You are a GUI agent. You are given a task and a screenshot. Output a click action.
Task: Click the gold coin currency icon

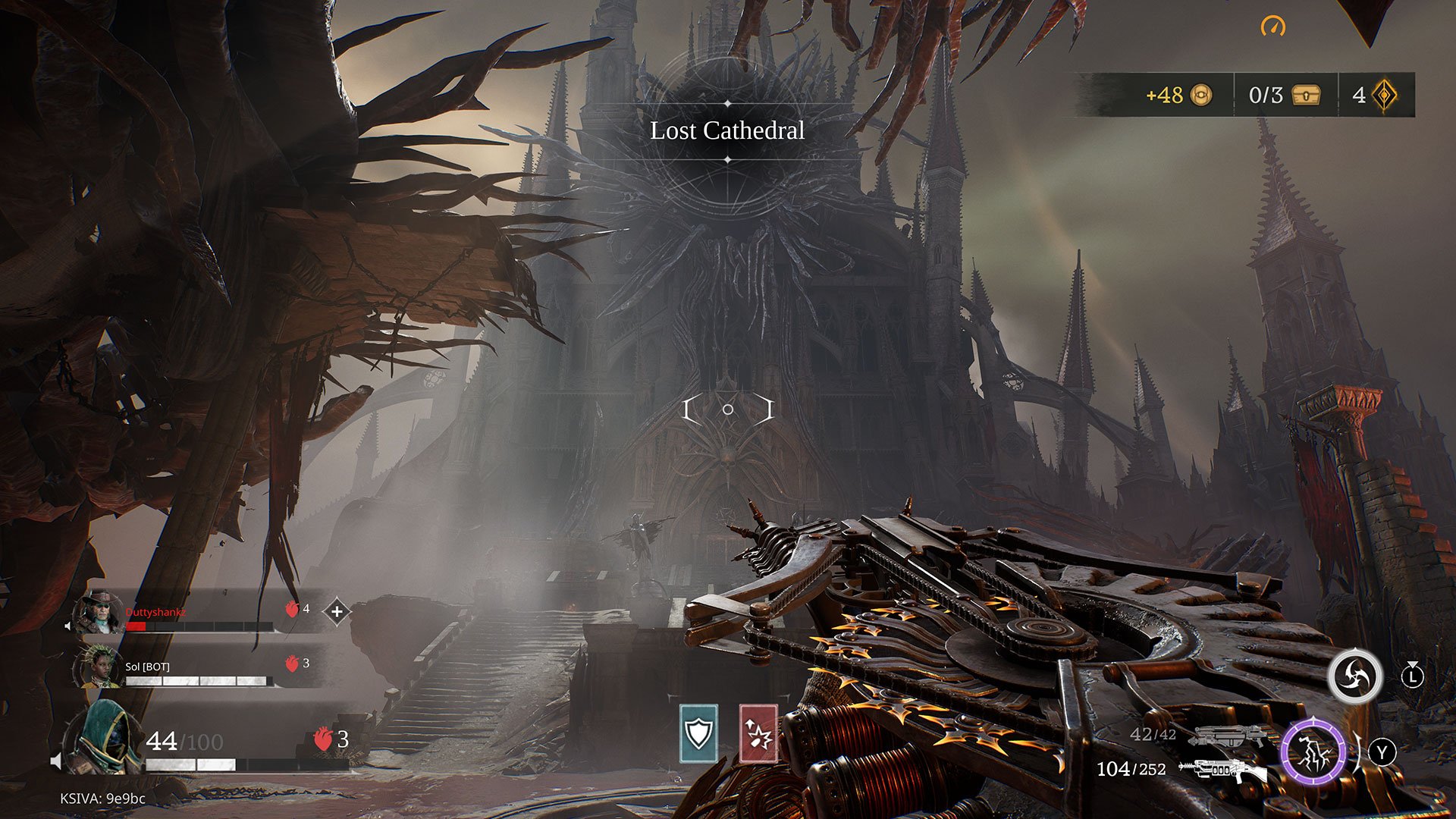point(1201,95)
